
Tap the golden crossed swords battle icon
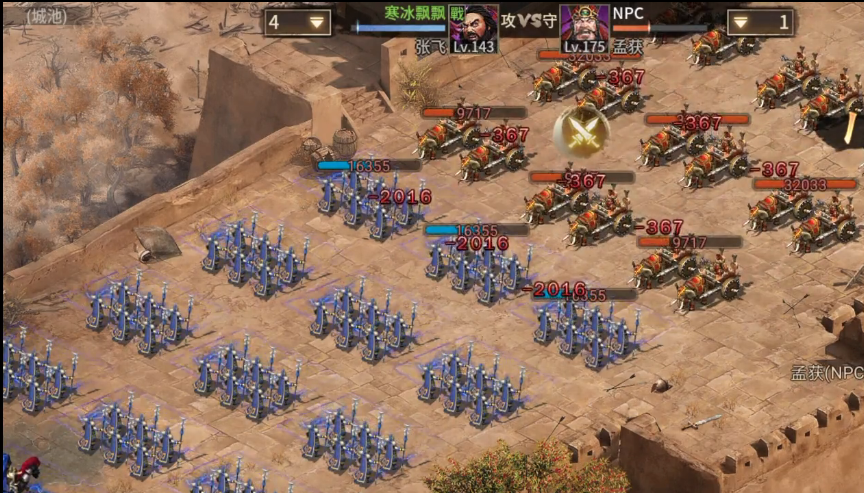click(581, 131)
